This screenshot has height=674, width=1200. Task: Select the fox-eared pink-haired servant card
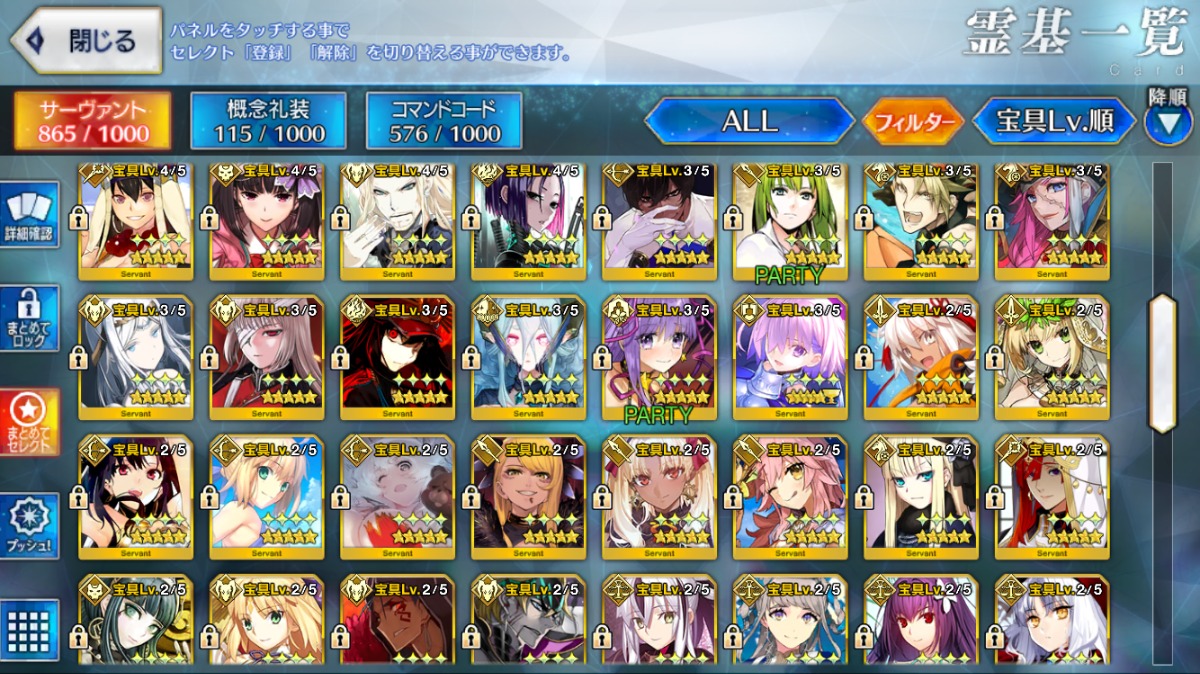click(790, 492)
